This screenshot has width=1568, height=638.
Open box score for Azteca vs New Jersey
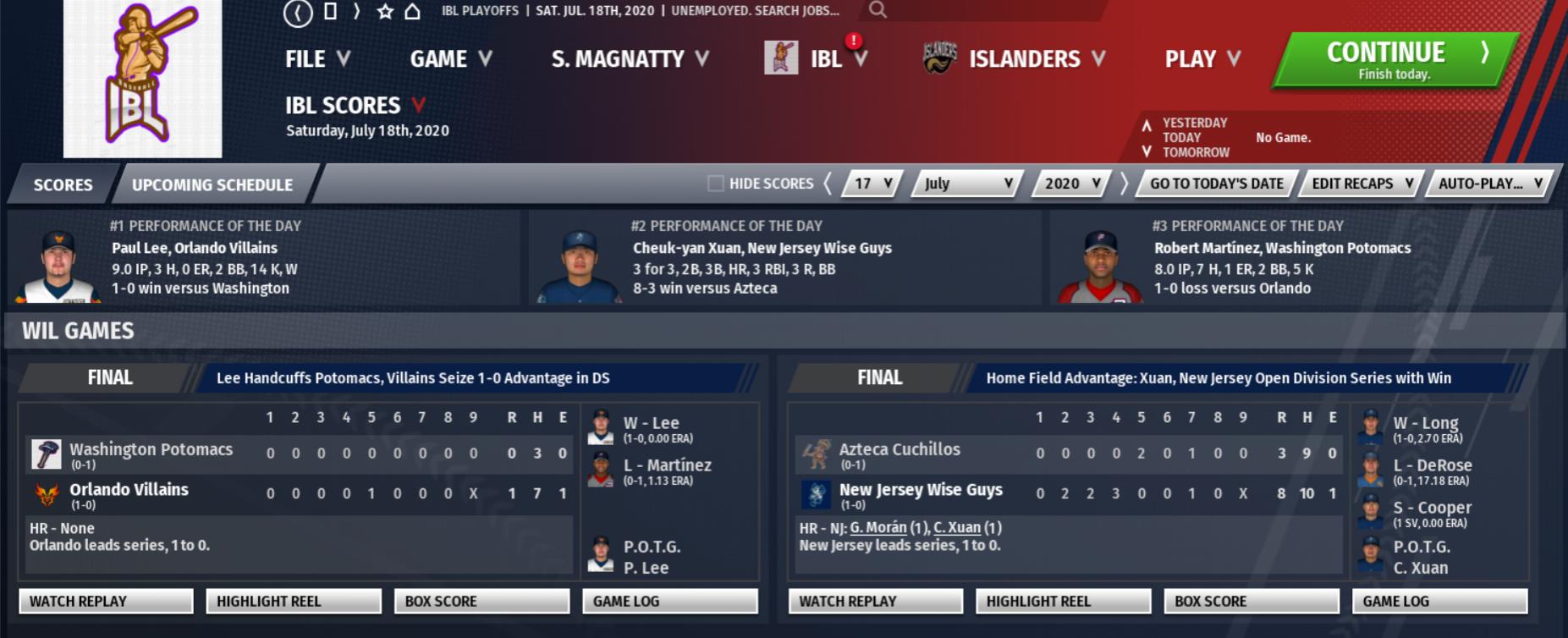(1252, 602)
